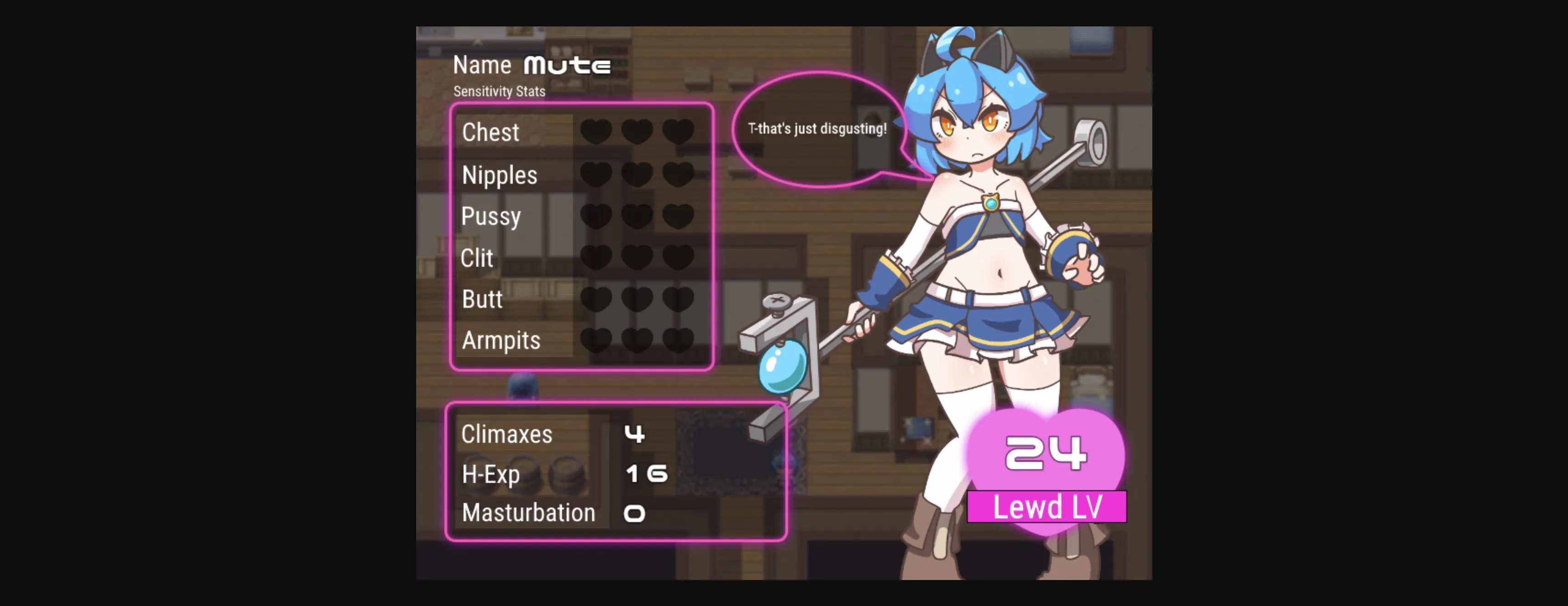Image resolution: width=1568 pixels, height=606 pixels.
Task: Click the H-Exp value of 16
Action: (646, 474)
